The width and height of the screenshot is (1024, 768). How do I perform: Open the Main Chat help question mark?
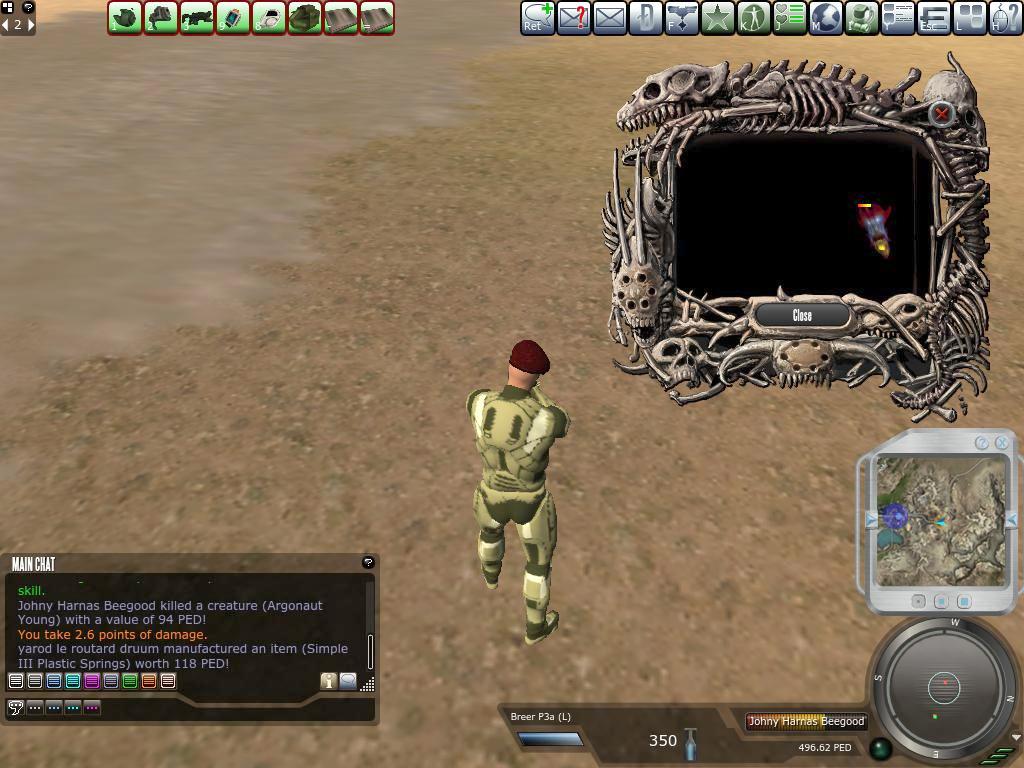pos(368,563)
